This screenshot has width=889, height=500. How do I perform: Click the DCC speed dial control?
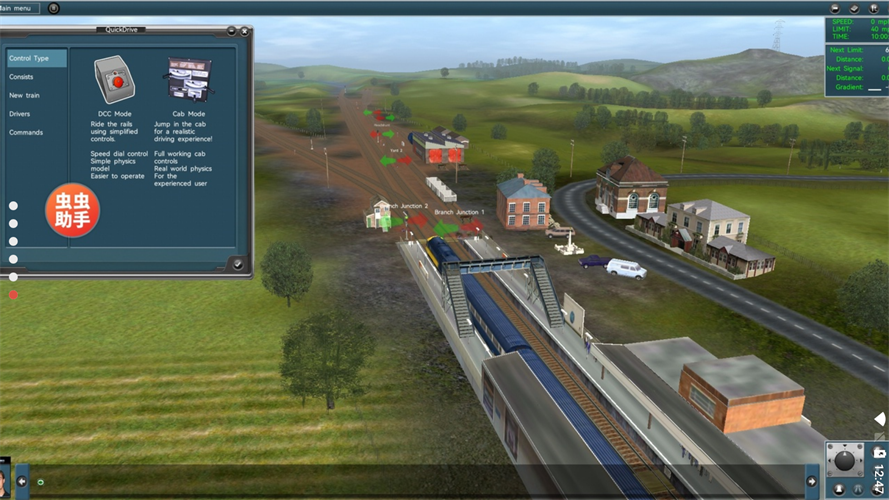coord(845,461)
